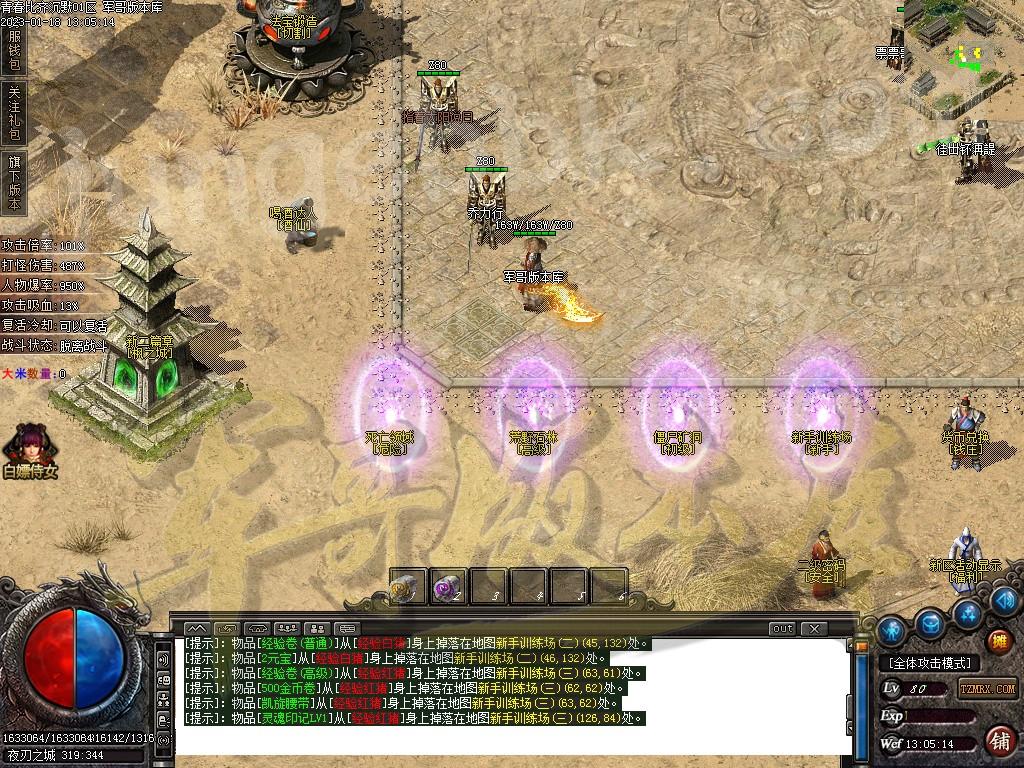Close the chat panel with X
This screenshot has width=1024, height=768.
[815, 629]
